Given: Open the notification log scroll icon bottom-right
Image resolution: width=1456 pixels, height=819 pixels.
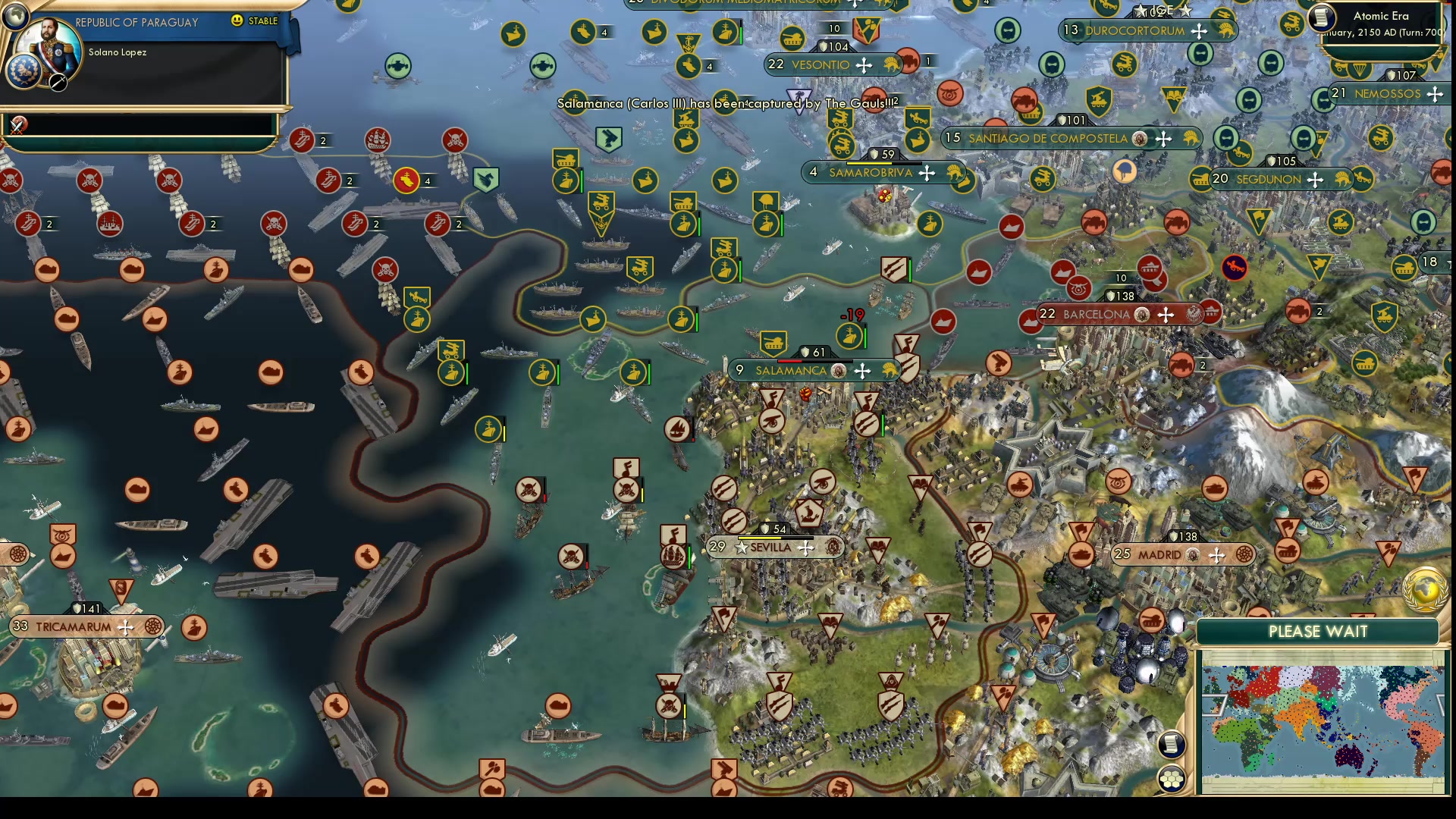Looking at the screenshot, I should [x=1172, y=746].
